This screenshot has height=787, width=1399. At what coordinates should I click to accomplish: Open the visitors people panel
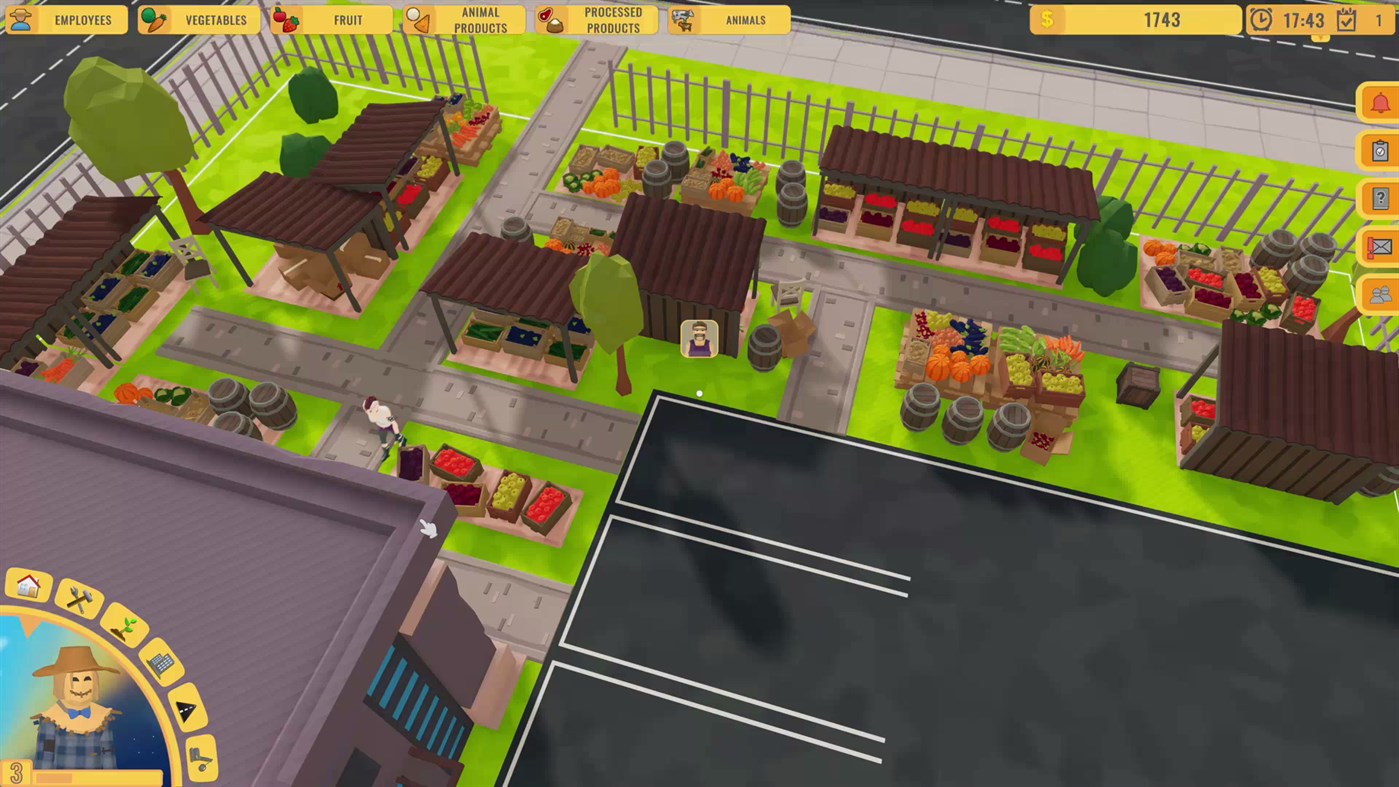(1380, 294)
